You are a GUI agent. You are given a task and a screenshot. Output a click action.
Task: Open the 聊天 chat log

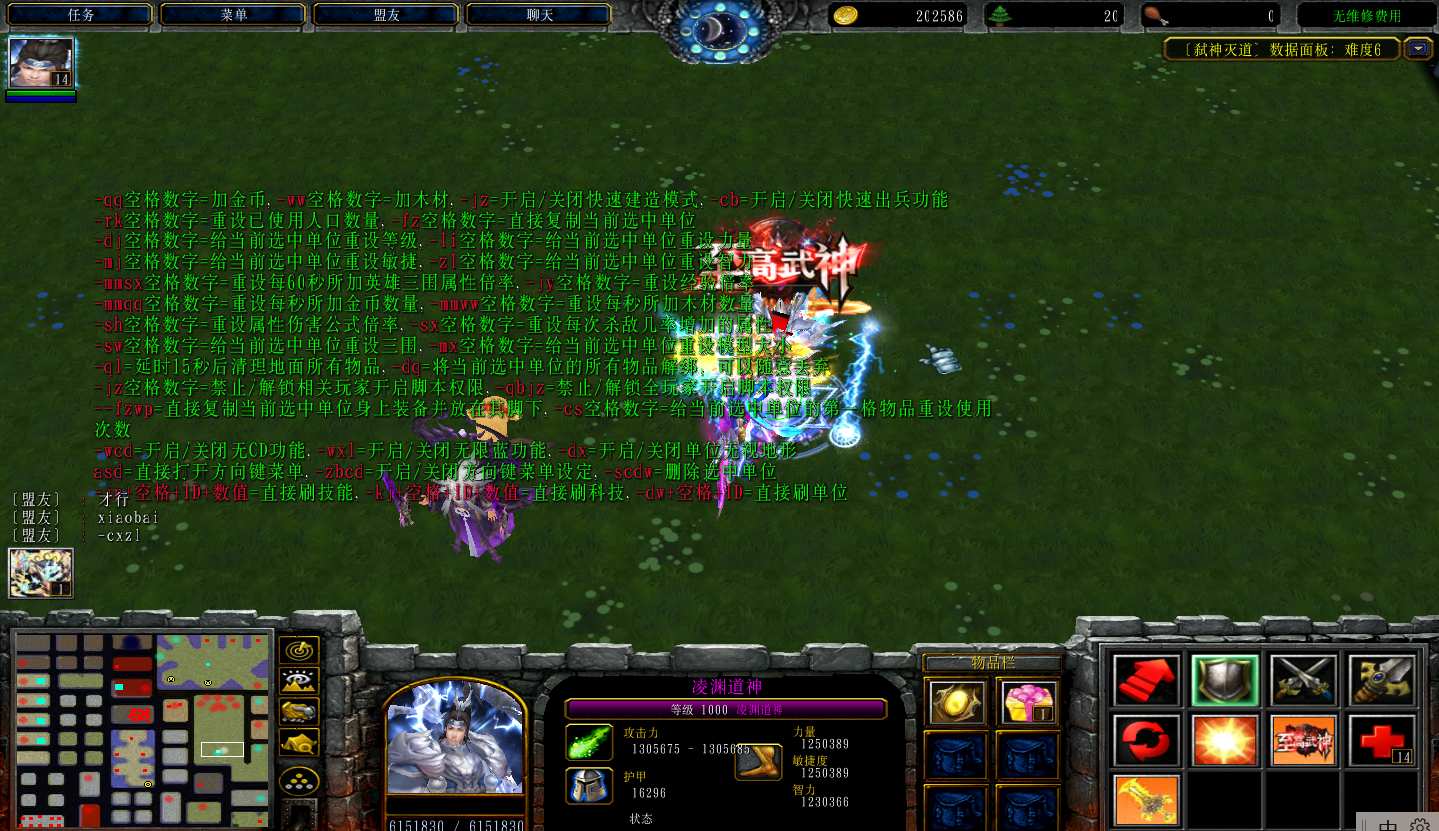540,16
